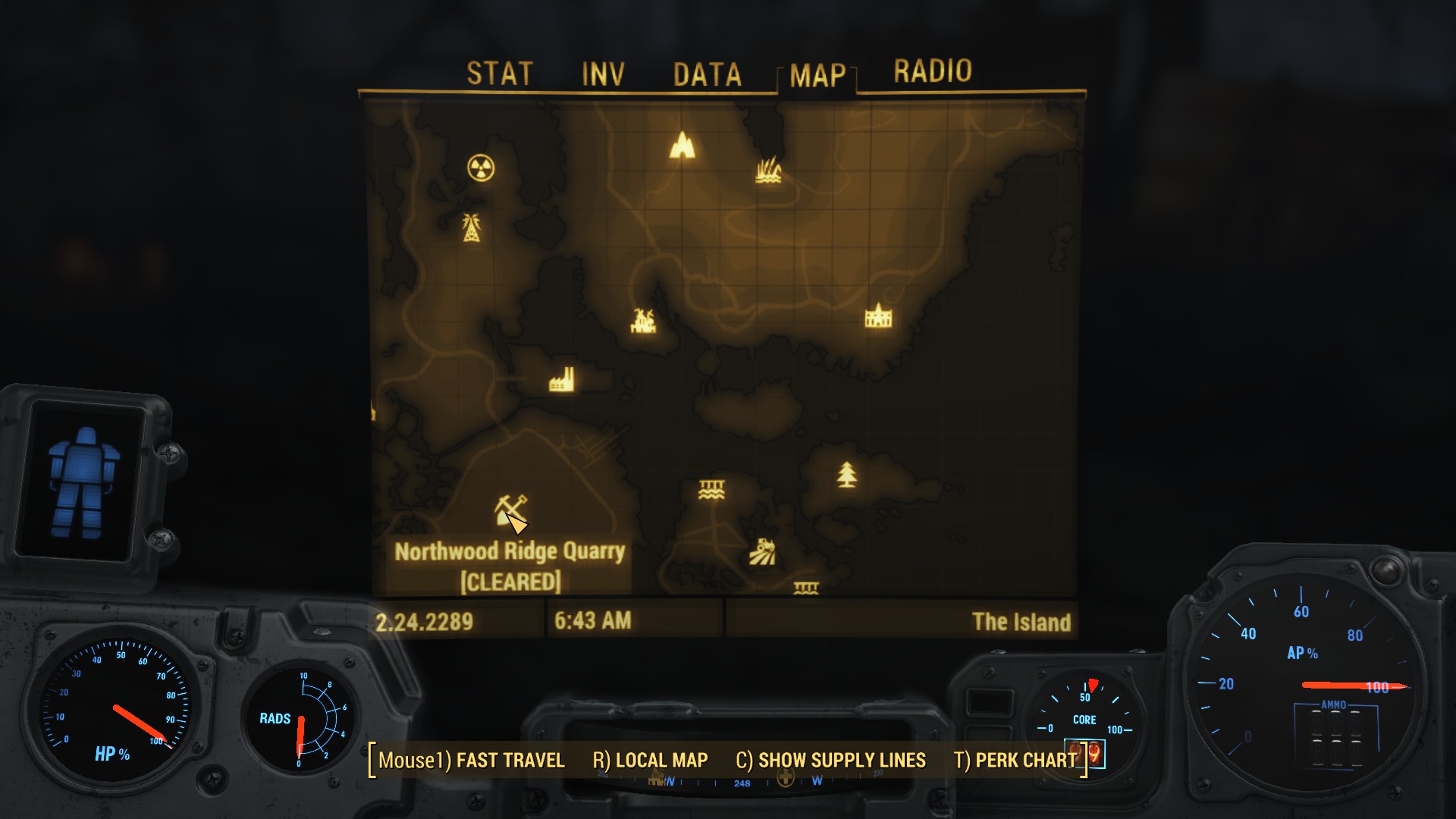Choose the mountain peak map marker
This screenshot has height=819, width=1456.
click(682, 145)
